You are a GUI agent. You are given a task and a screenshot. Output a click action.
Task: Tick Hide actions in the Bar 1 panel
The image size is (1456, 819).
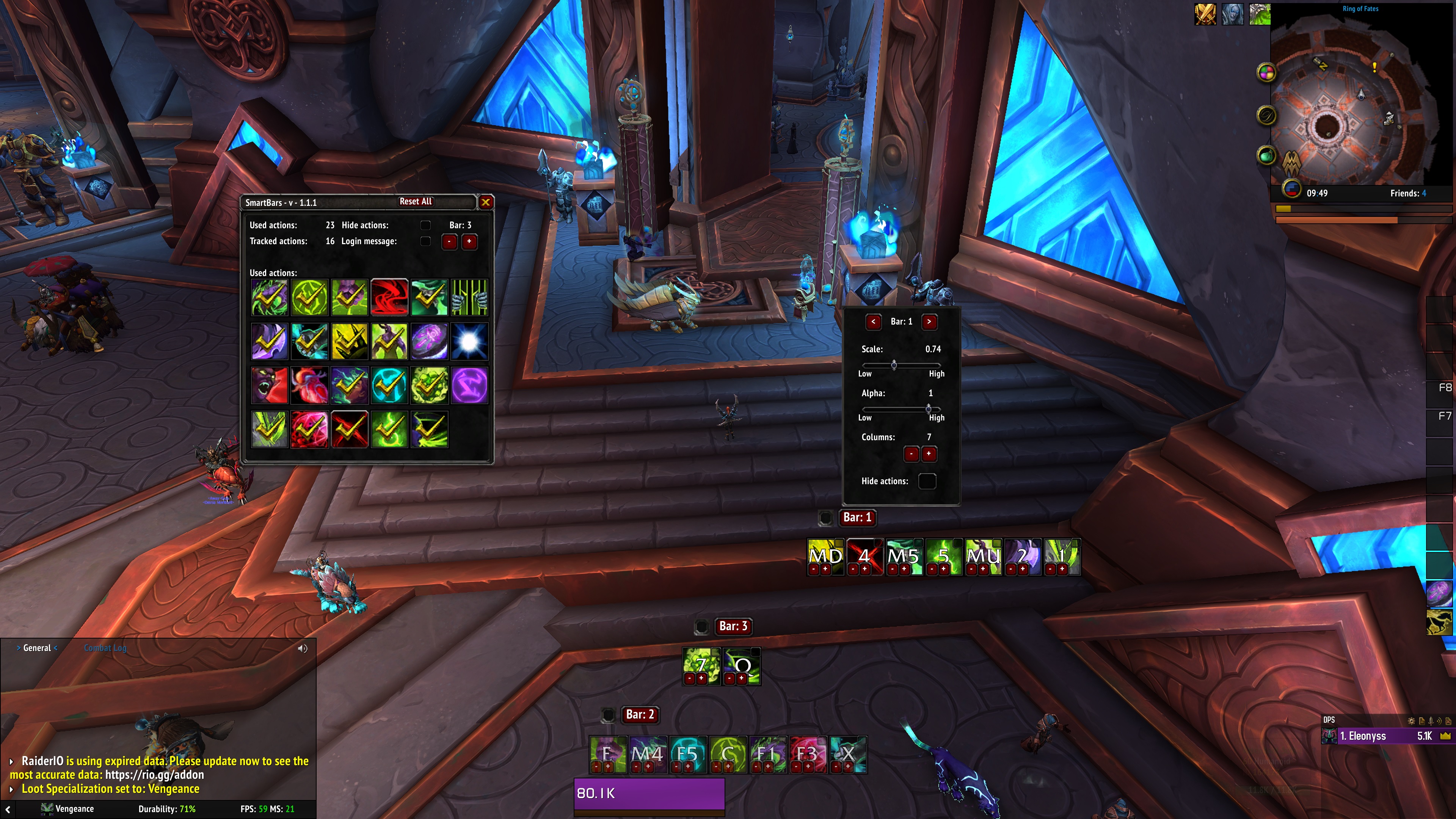tap(927, 481)
